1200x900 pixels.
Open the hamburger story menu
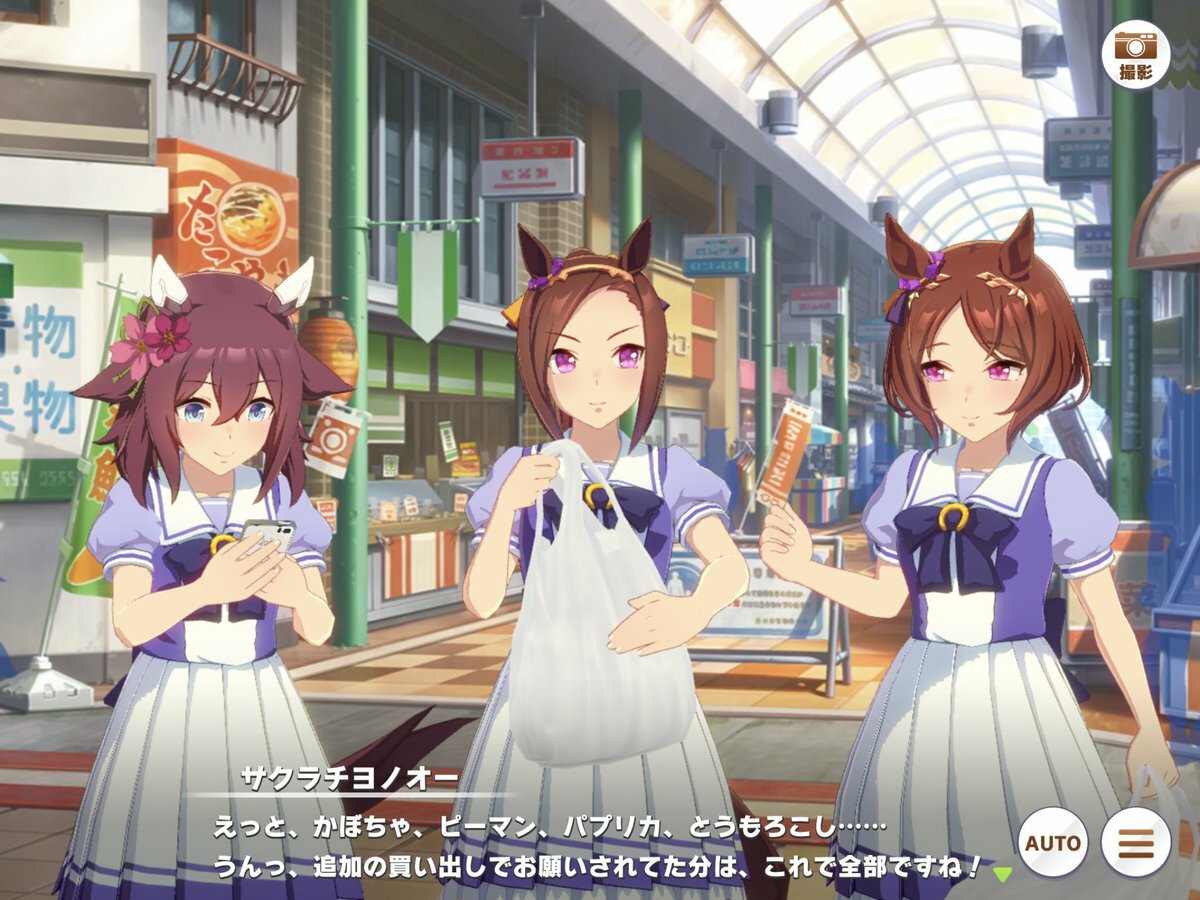click(1136, 842)
